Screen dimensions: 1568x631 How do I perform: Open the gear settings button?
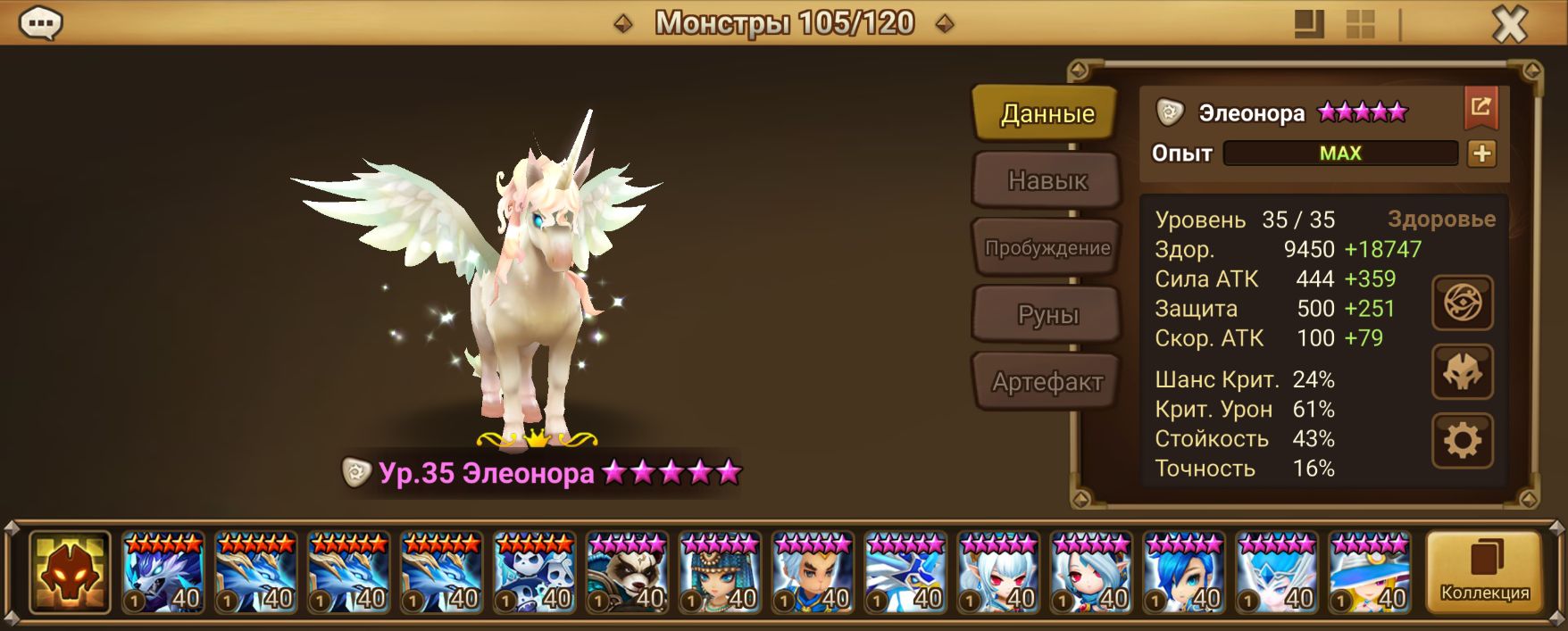tap(1462, 441)
